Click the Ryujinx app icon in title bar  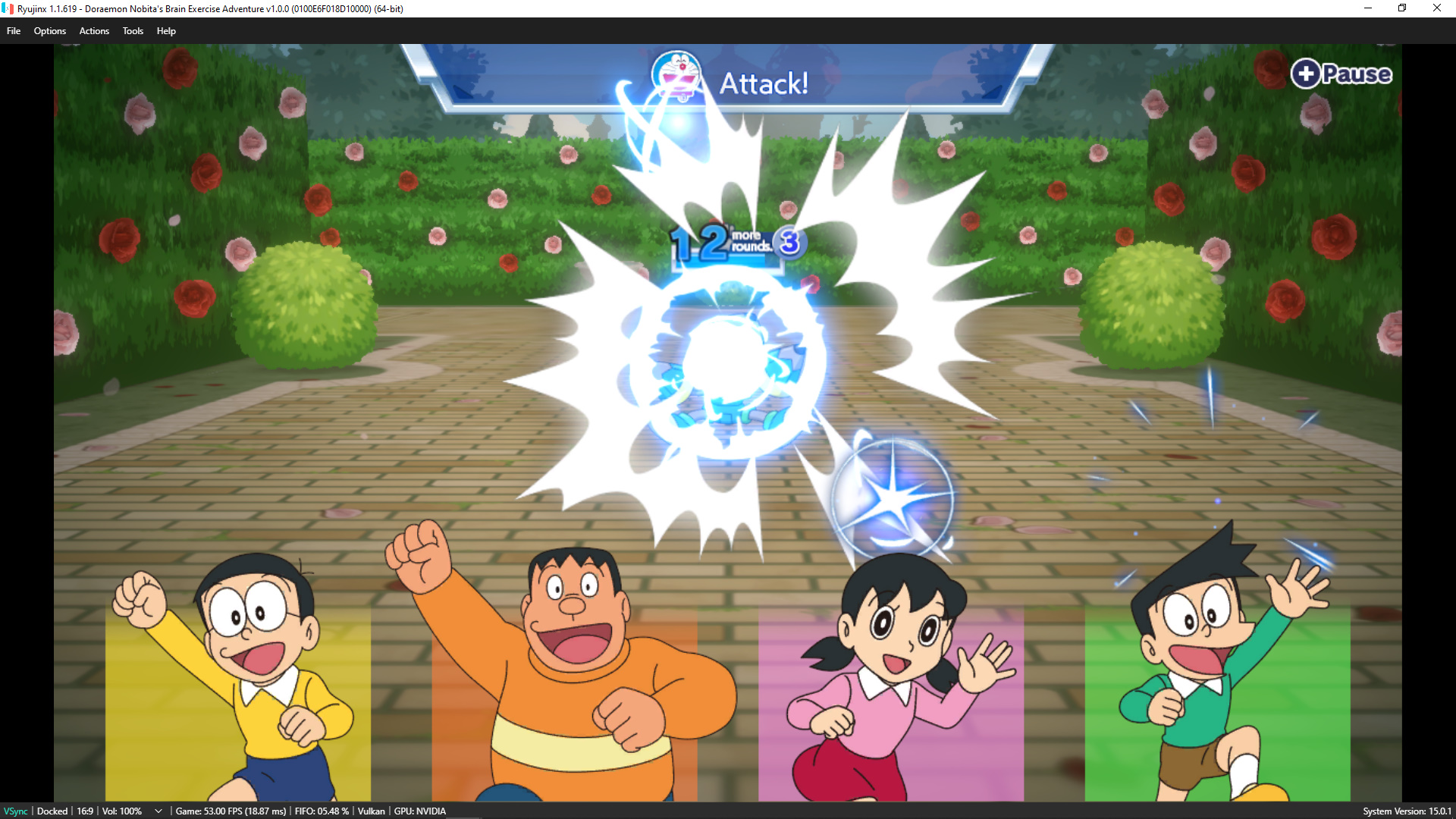(x=8, y=8)
